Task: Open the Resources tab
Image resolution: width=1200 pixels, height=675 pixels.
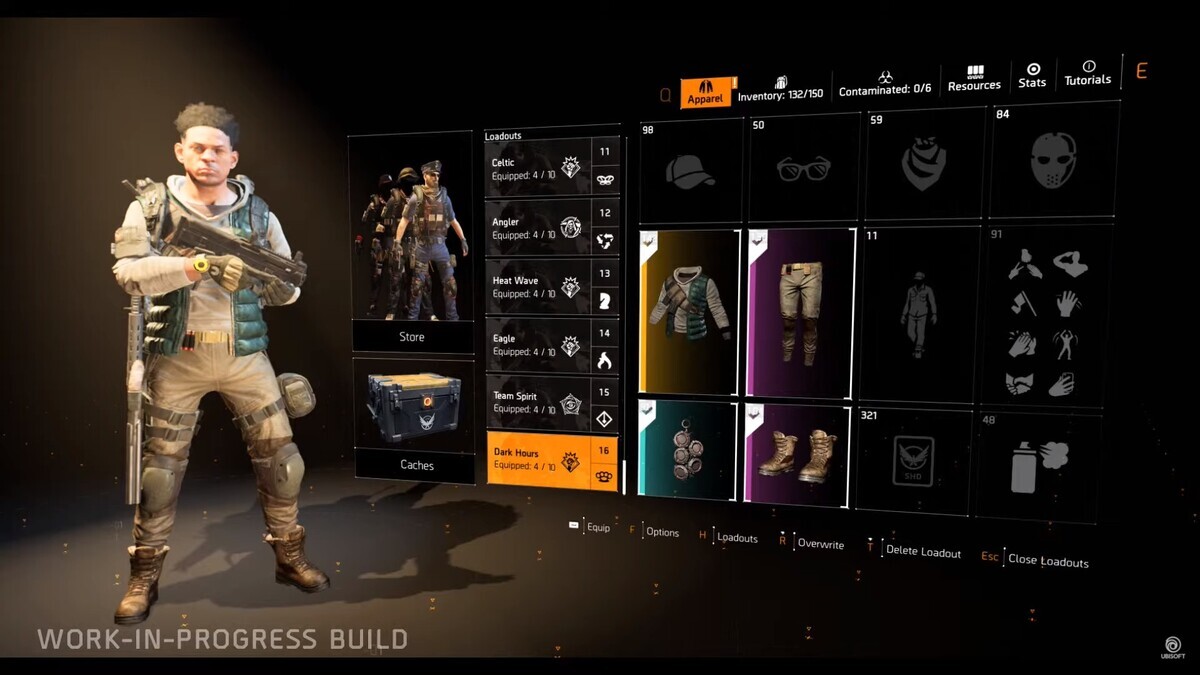Action: (x=974, y=79)
